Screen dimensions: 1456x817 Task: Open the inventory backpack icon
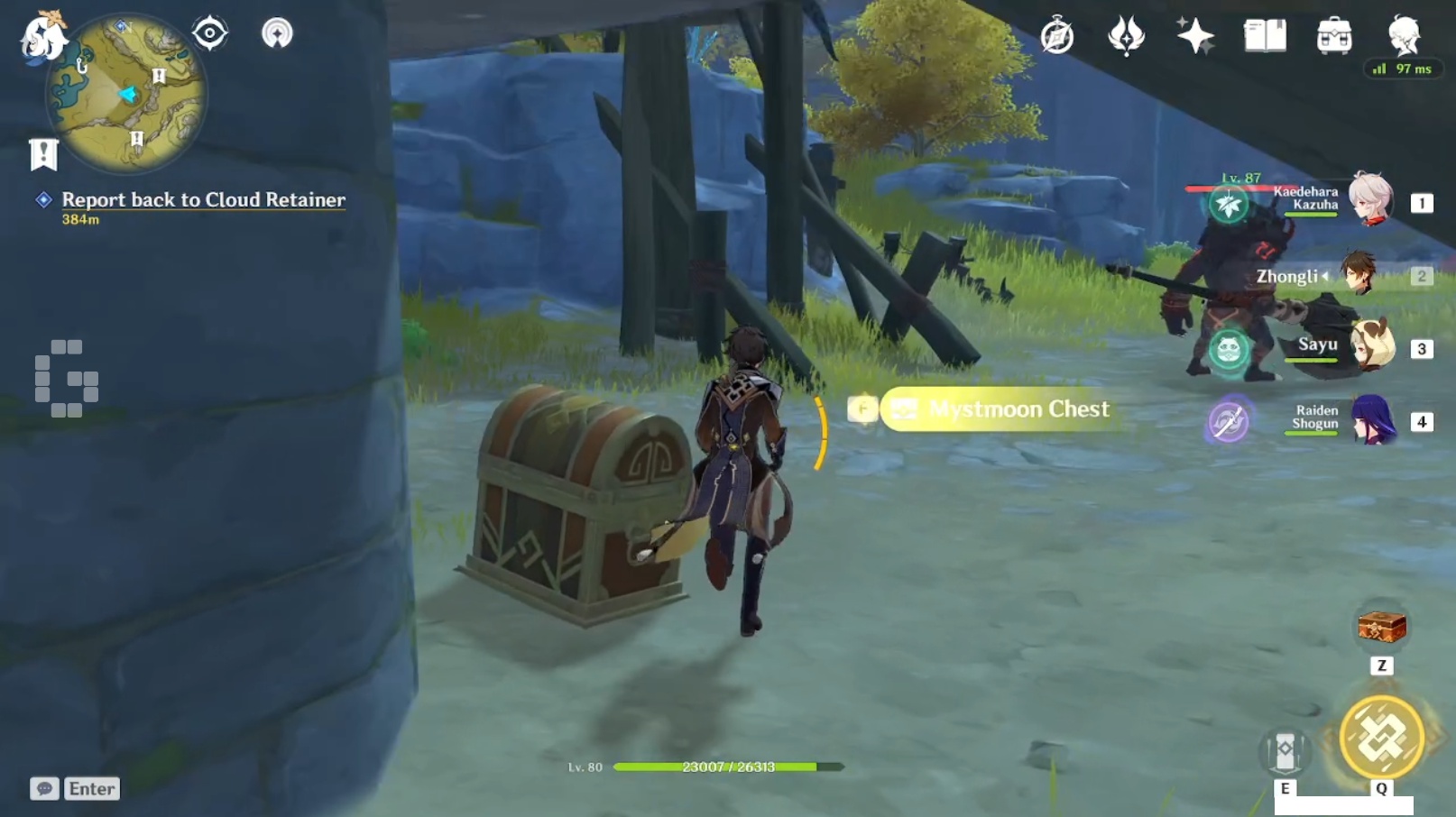1333,37
